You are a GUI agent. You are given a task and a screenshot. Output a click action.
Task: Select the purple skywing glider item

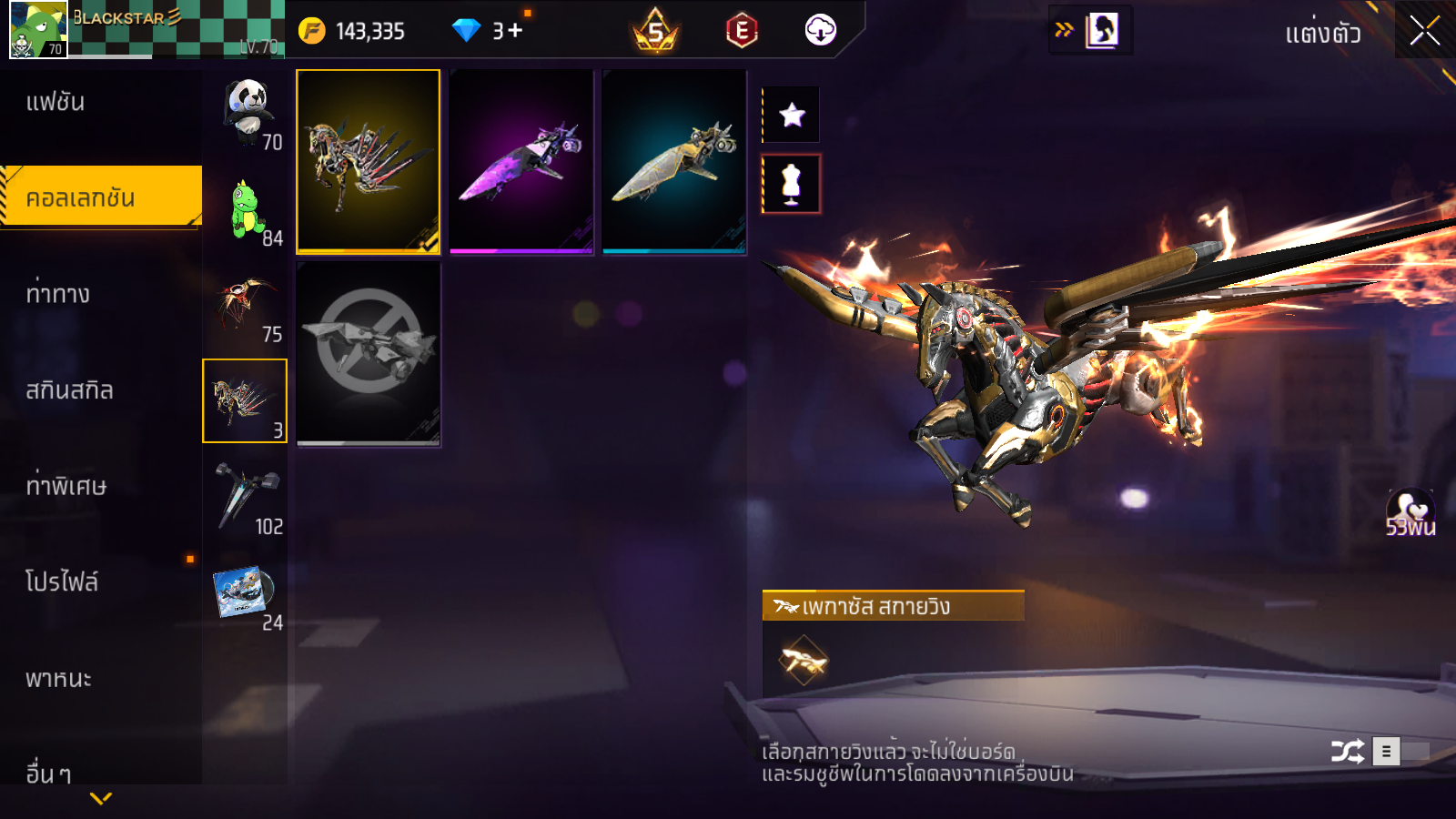[x=521, y=161]
